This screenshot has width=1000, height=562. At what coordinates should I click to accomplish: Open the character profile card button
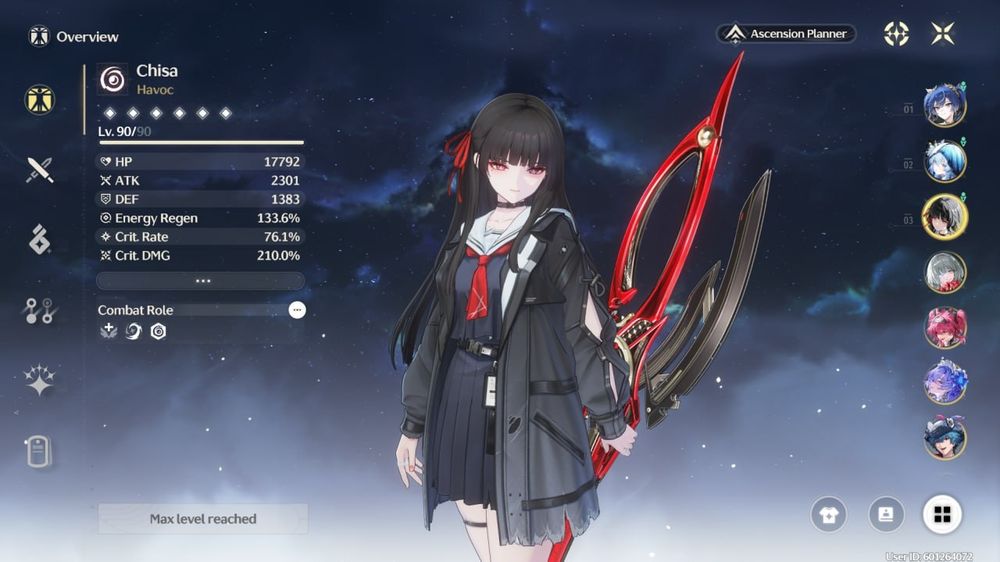(886, 514)
